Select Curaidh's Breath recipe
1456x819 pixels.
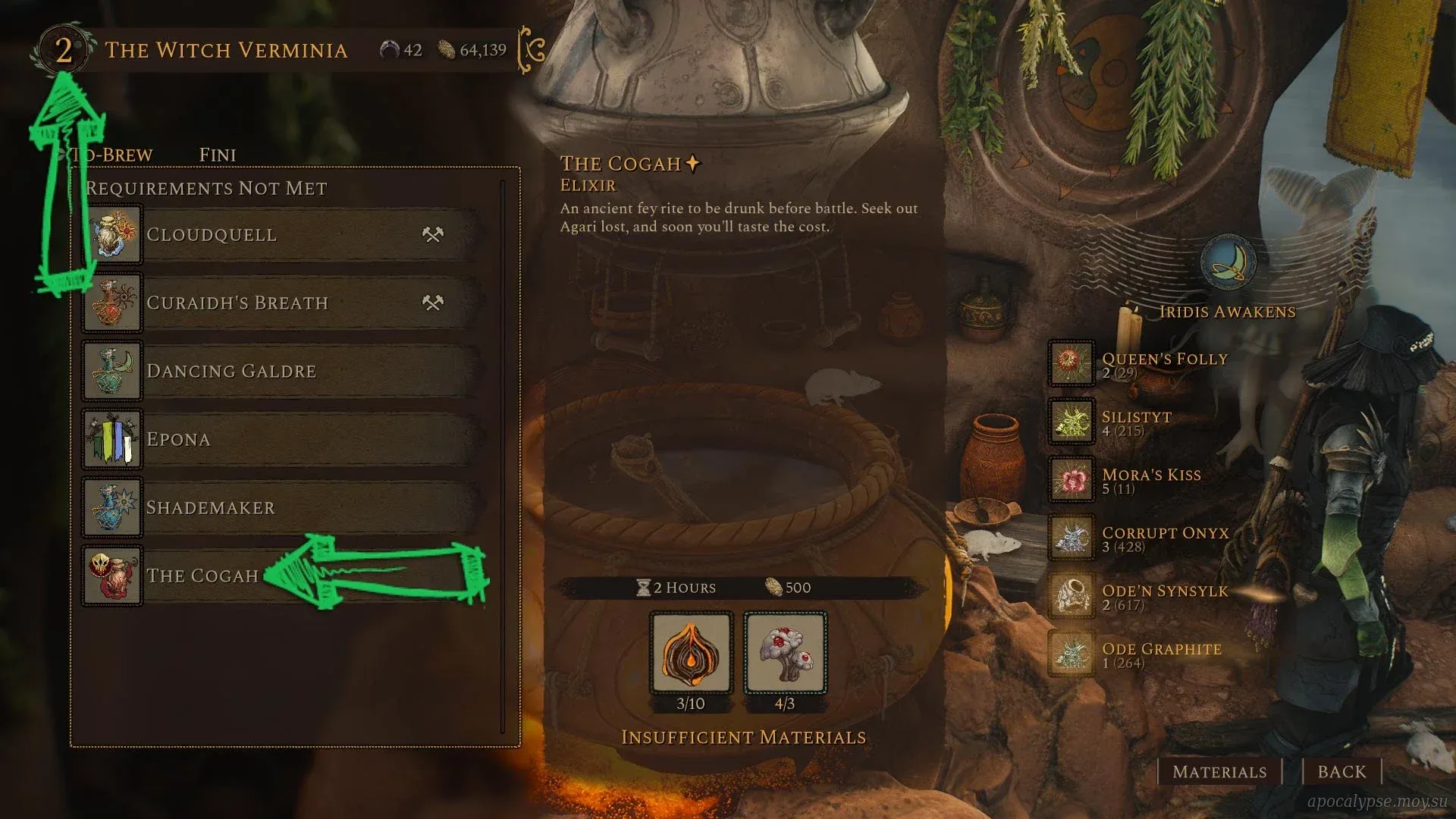[281, 303]
